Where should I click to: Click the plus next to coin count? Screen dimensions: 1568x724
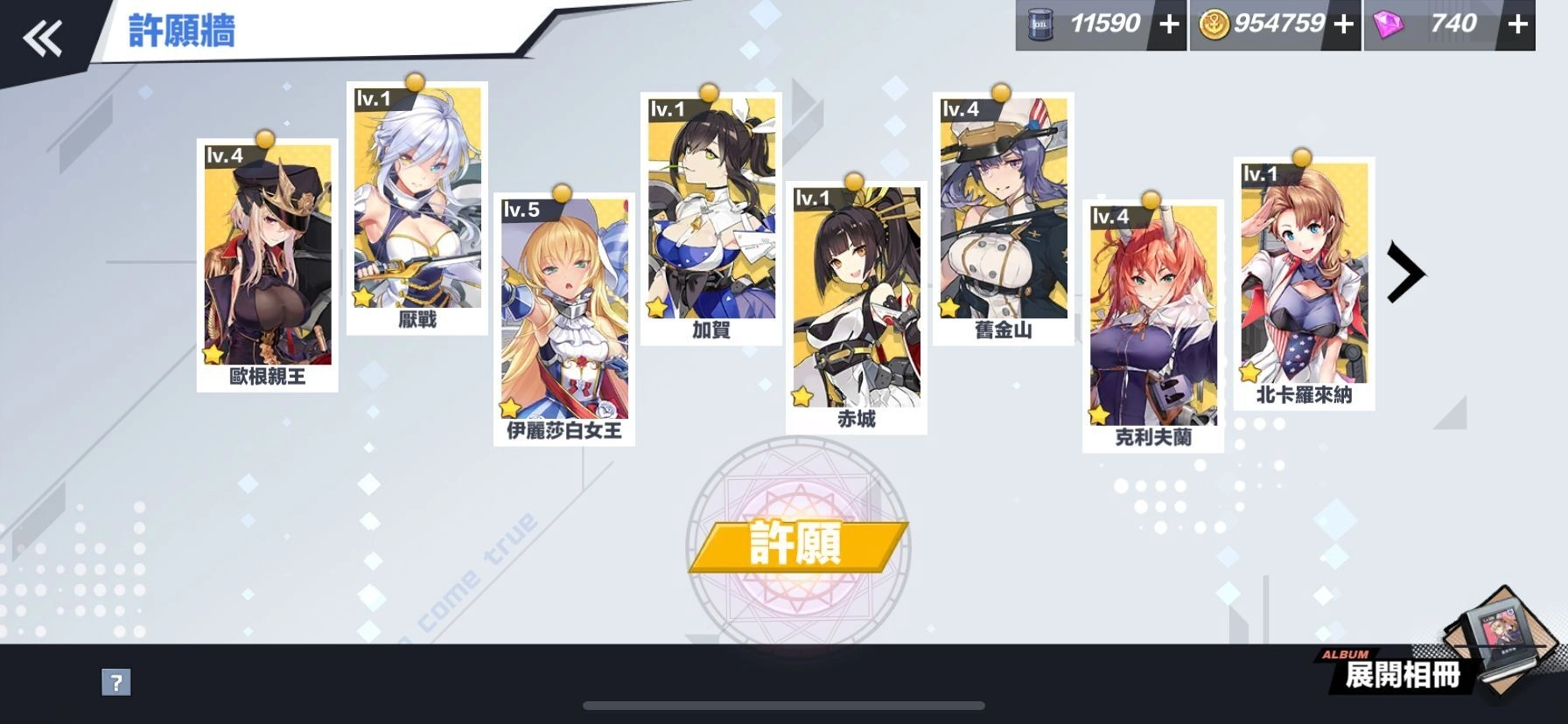[1342, 24]
